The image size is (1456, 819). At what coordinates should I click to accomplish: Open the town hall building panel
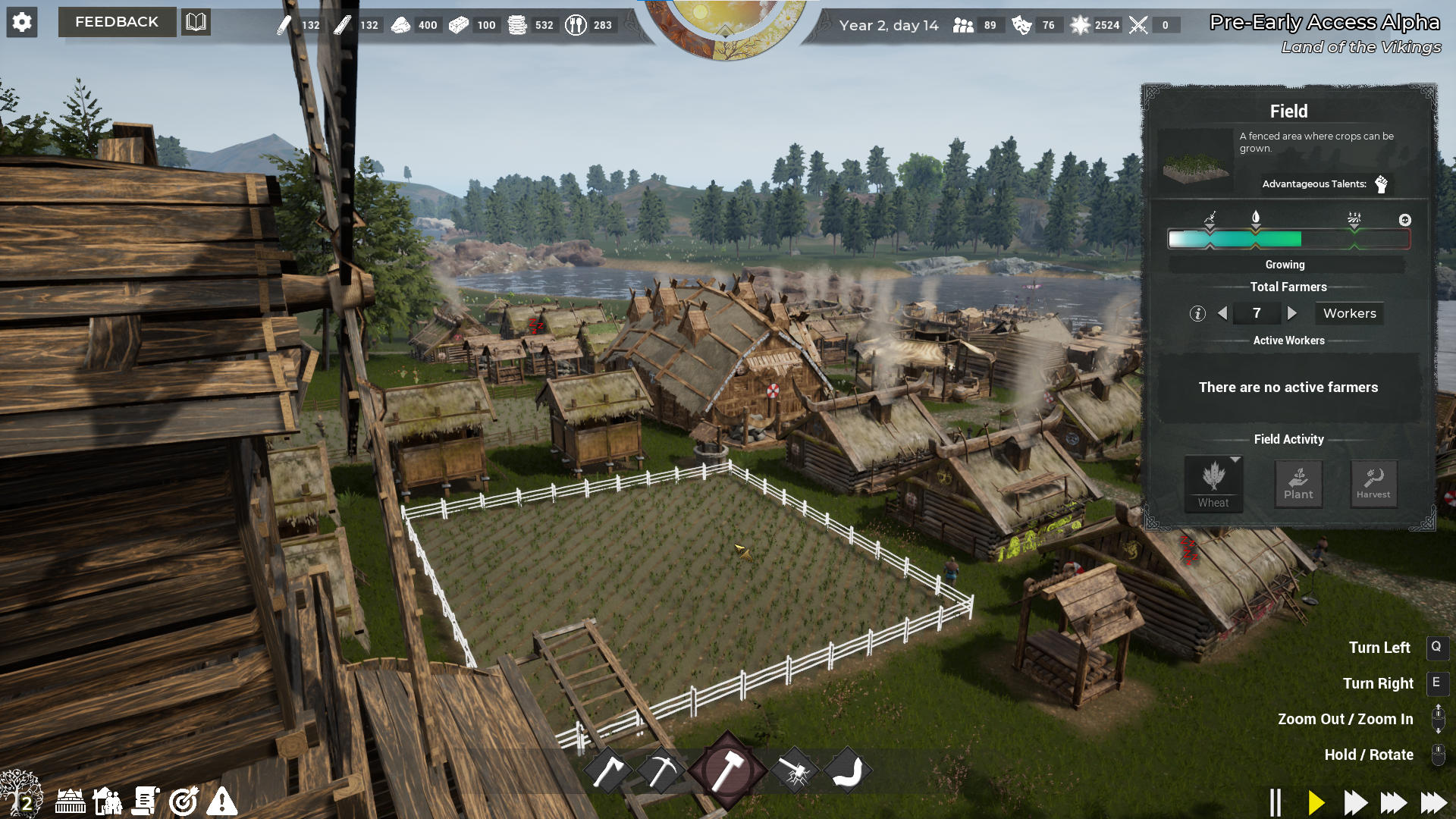click(x=70, y=802)
